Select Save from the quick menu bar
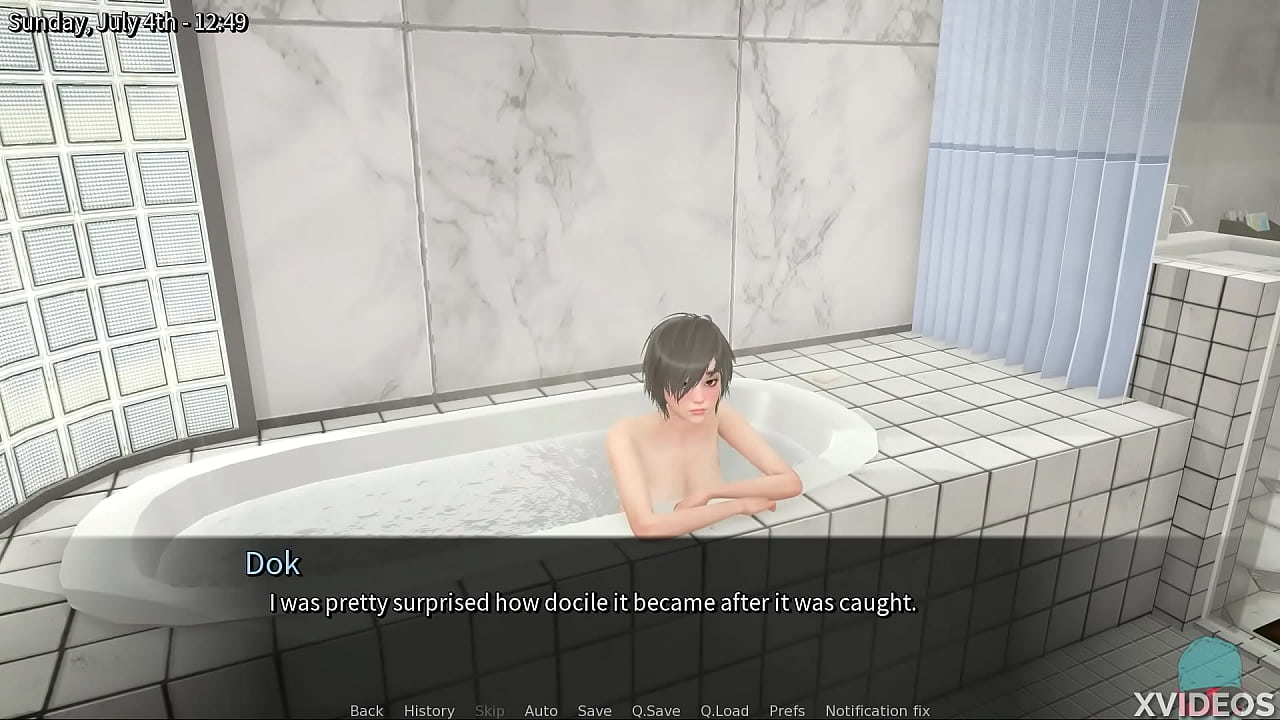This screenshot has height=720, width=1280. [x=594, y=710]
